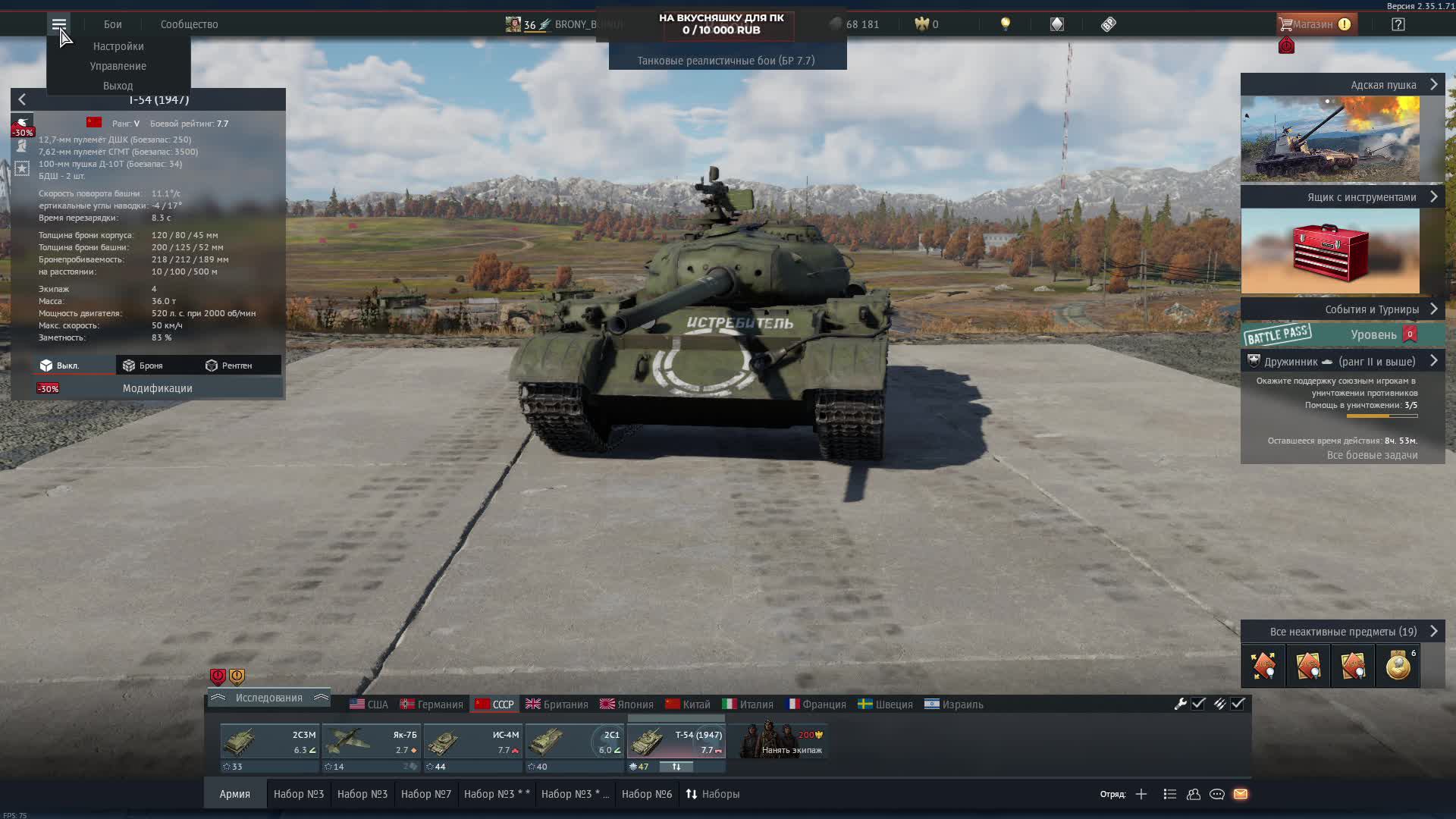Open the Сообщество menu
This screenshot has height=819, width=1456.
click(189, 24)
